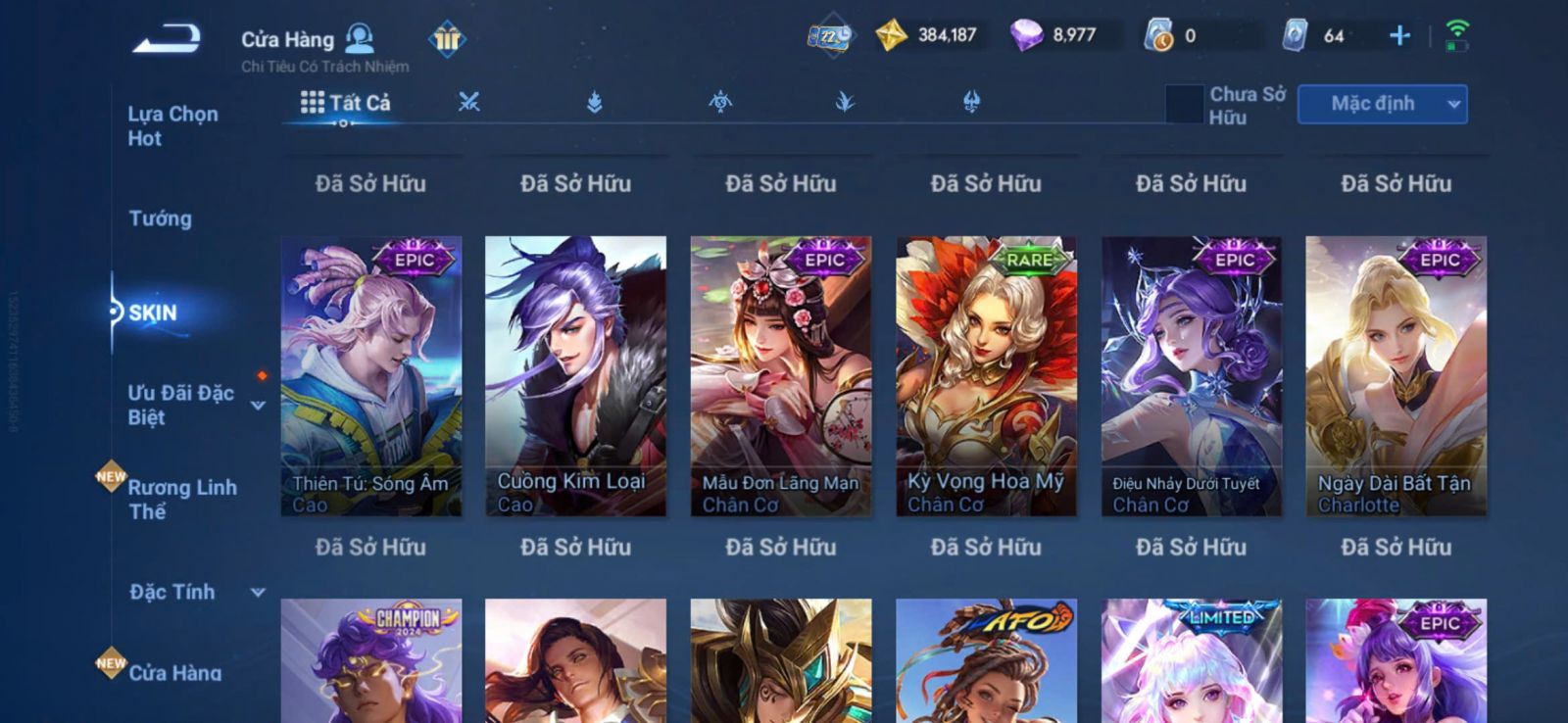Add more currency with the plus button
The image size is (1568, 723).
pos(1399,36)
